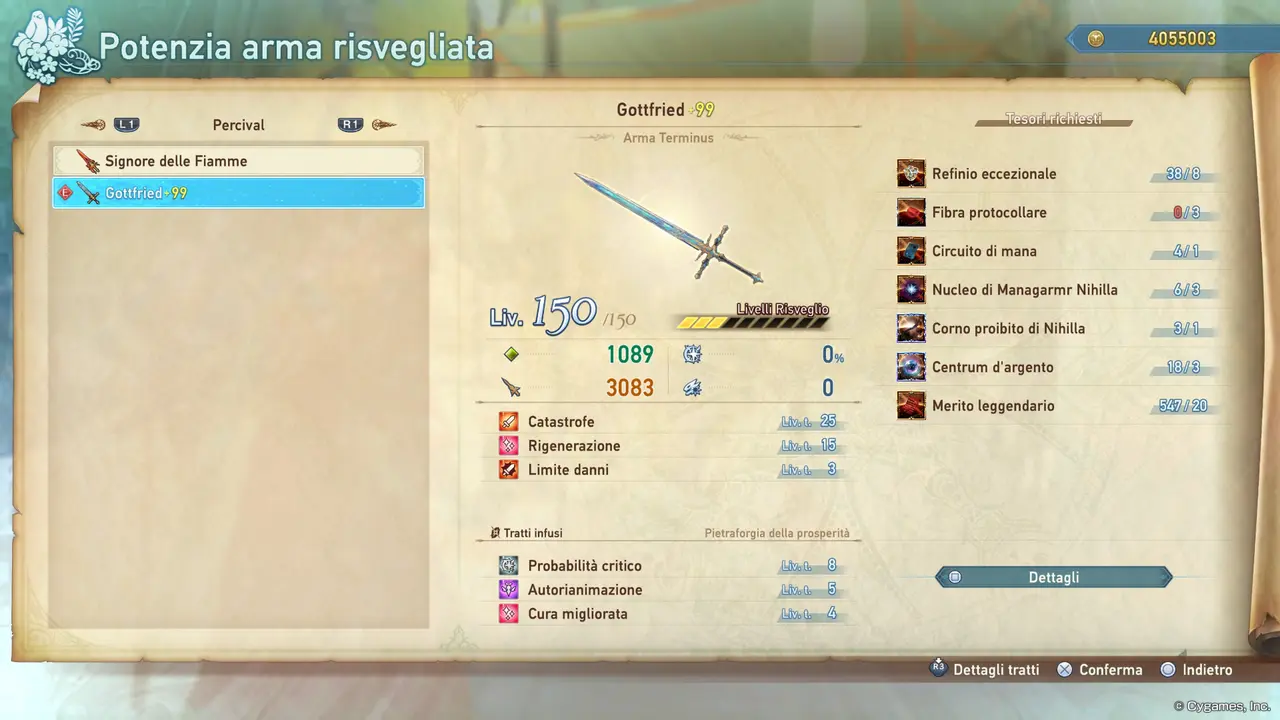Select the Gottfried +99 weapon entry
Image resolution: width=1280 pixels, height=720 pixels.
(x=238, y=193)
